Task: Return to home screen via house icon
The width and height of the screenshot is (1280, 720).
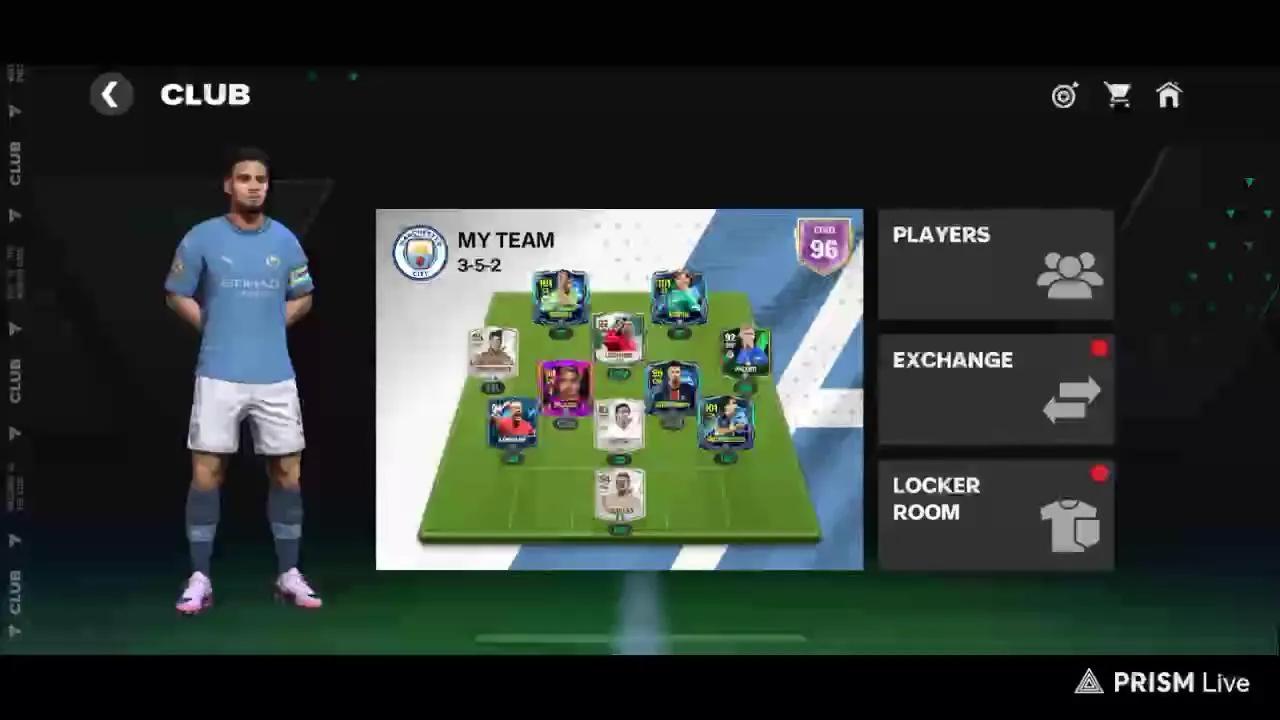Action: 1169,95
